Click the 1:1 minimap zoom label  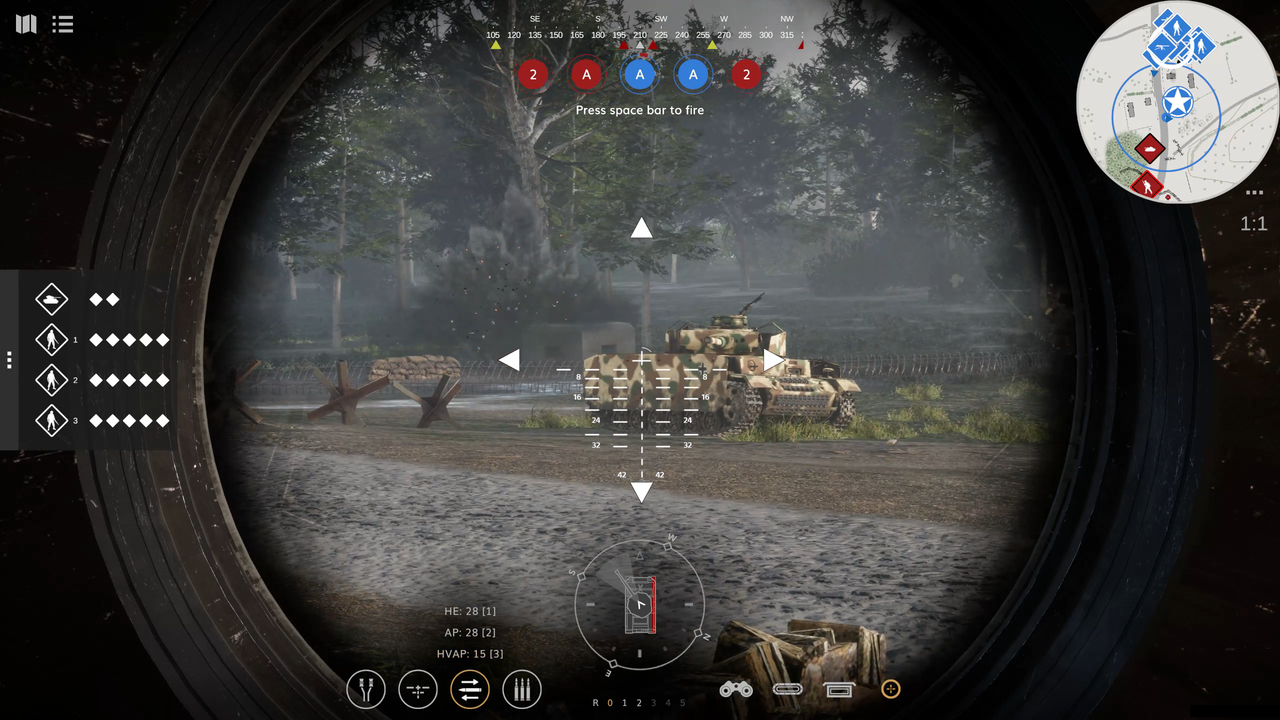tap(1253, 224)
